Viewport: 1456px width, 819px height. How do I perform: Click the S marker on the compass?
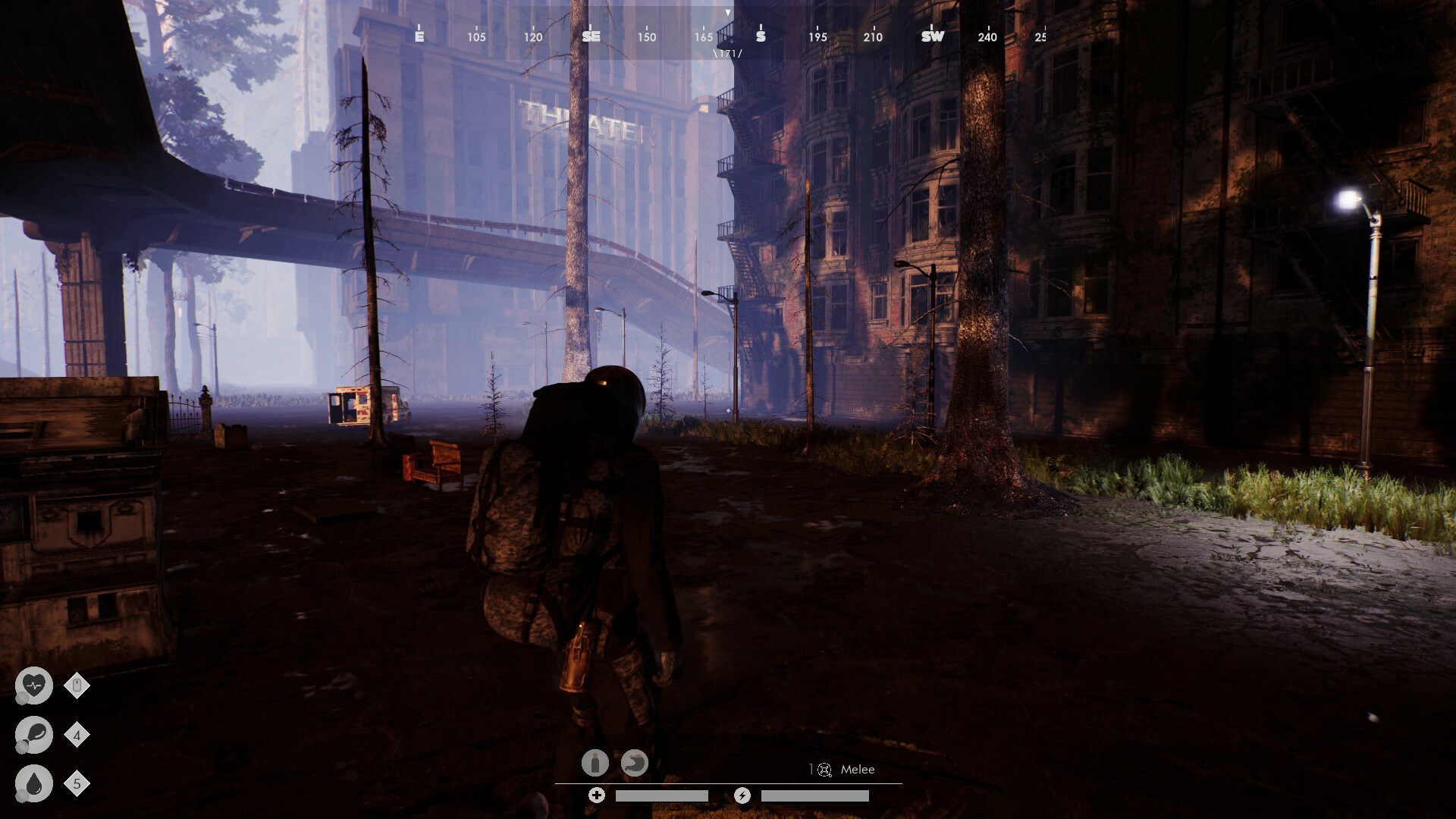coord(759,36)
